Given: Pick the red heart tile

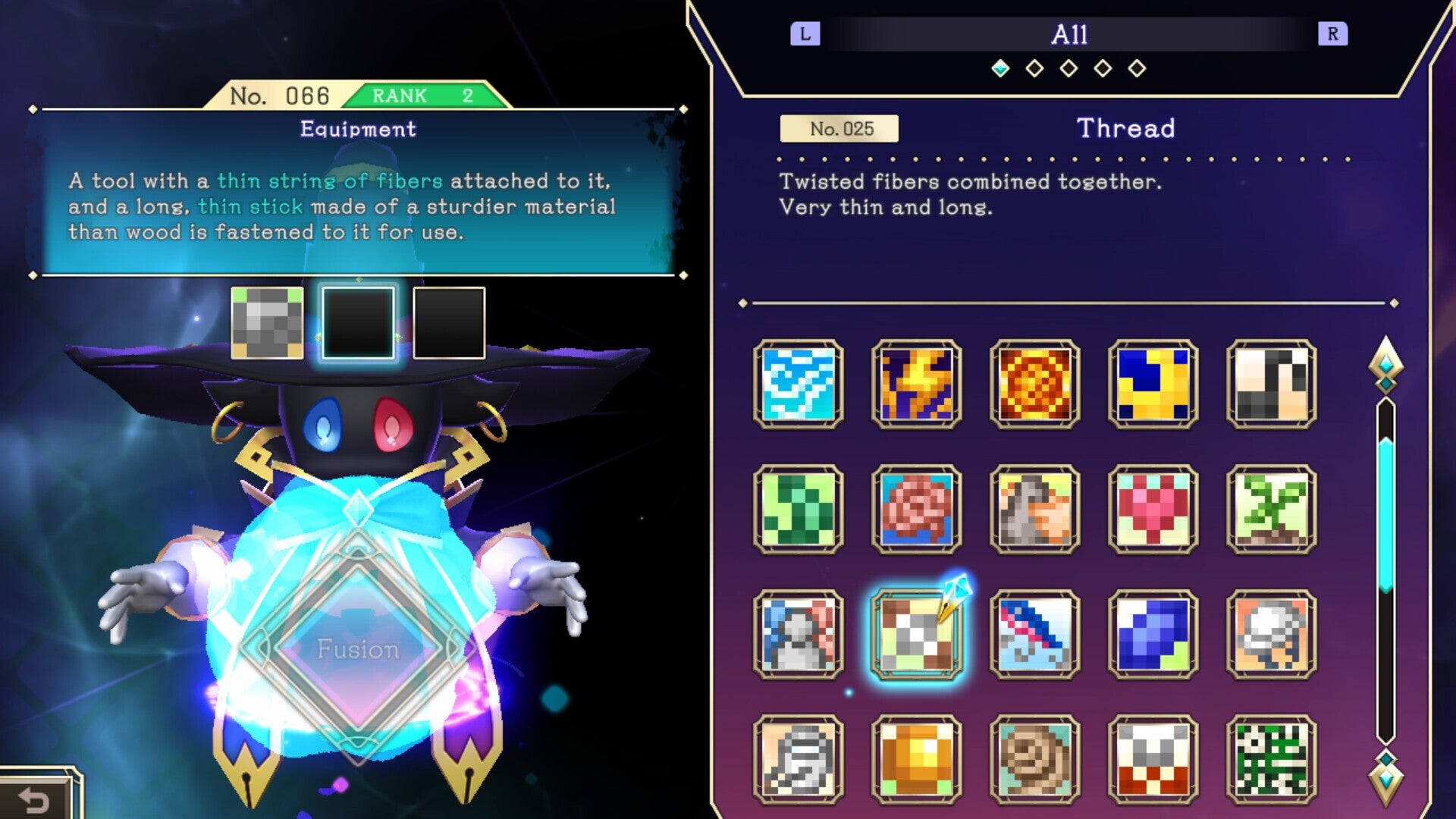Looking at the screenshot, I should 1153,510.
